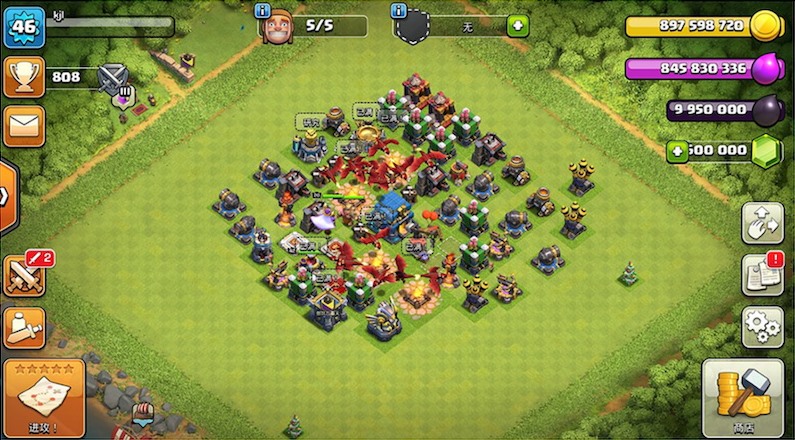The height and width of the screenshot is (440, 795).
Task: Open the village layout editor button
Action: (762, 222)
